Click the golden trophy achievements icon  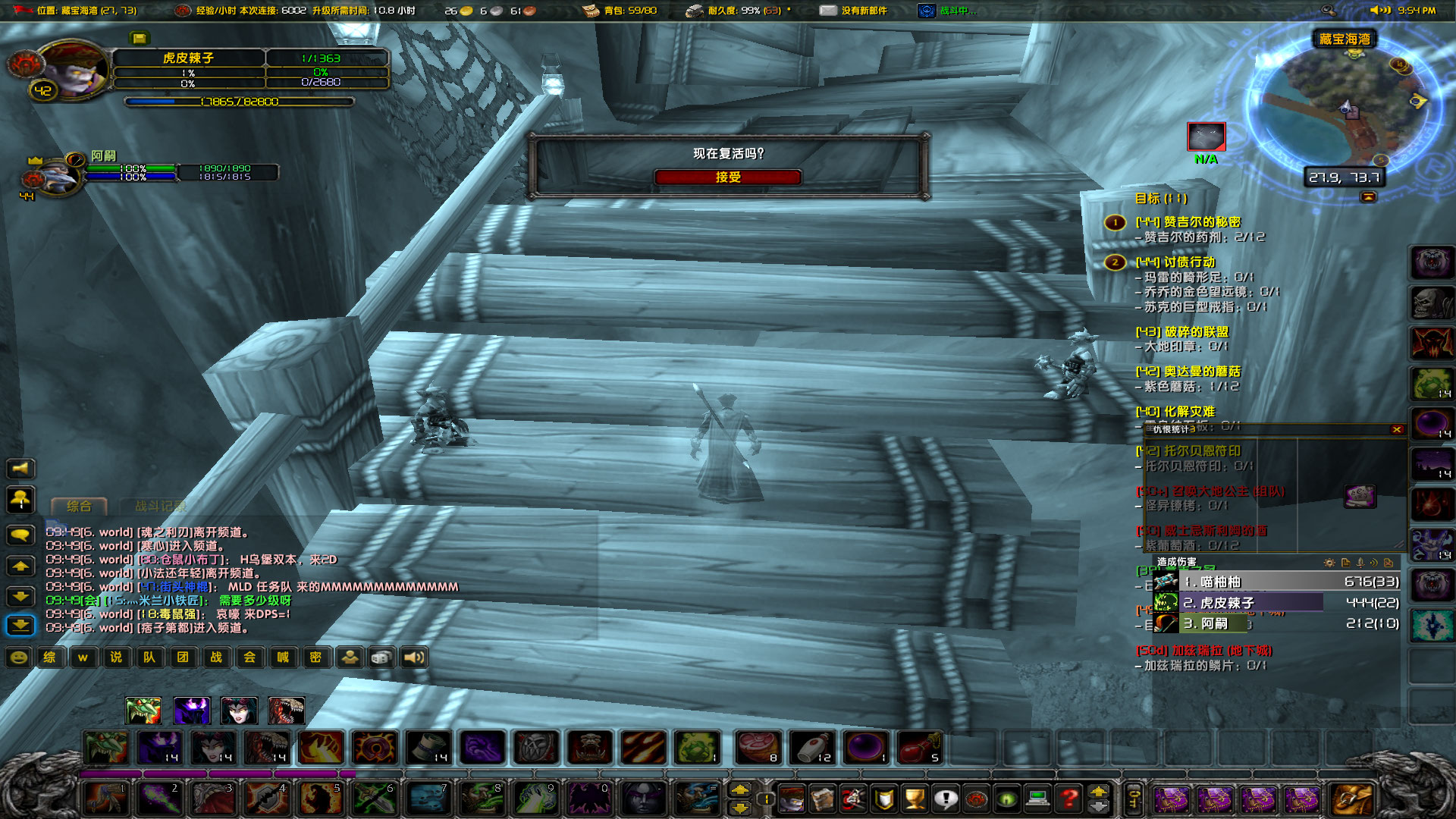(x=915, y=799)
